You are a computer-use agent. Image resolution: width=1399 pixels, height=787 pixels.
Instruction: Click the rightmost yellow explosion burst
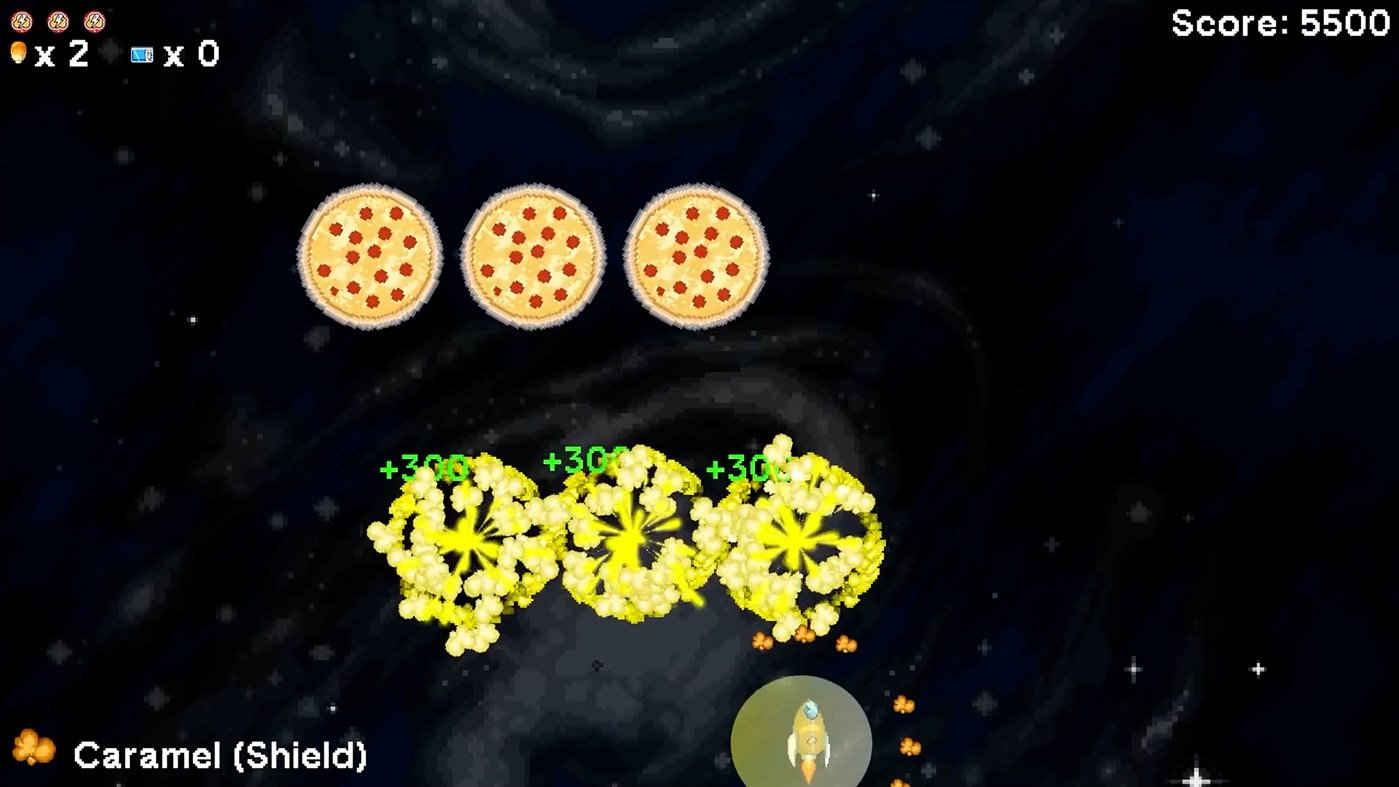tap(793, 540)
